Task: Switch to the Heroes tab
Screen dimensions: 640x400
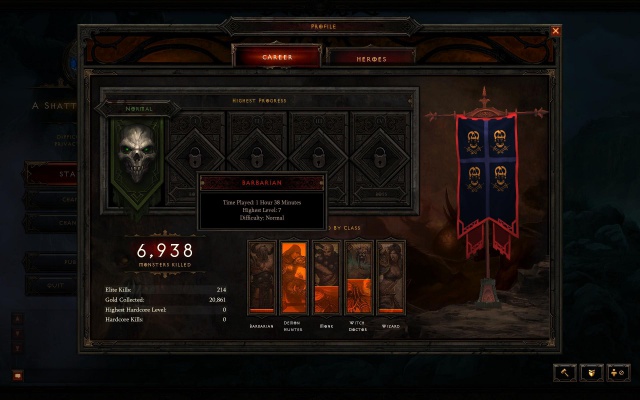Action: [370, 58]
